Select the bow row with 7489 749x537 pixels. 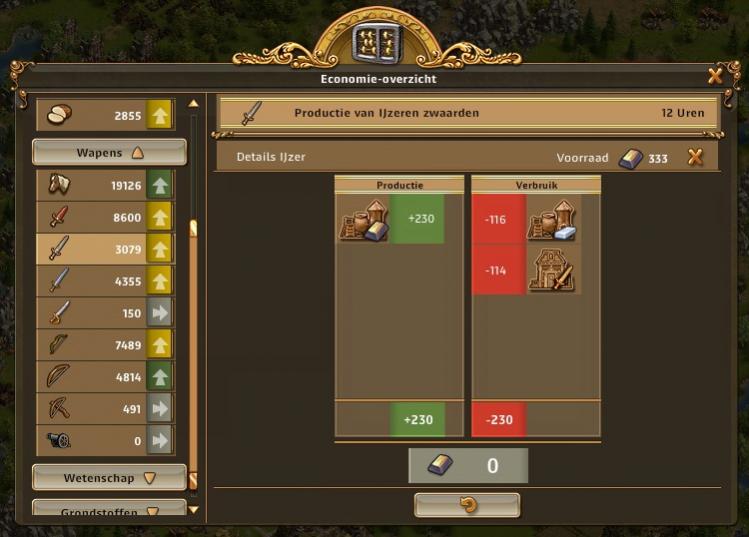pos(105,344)
